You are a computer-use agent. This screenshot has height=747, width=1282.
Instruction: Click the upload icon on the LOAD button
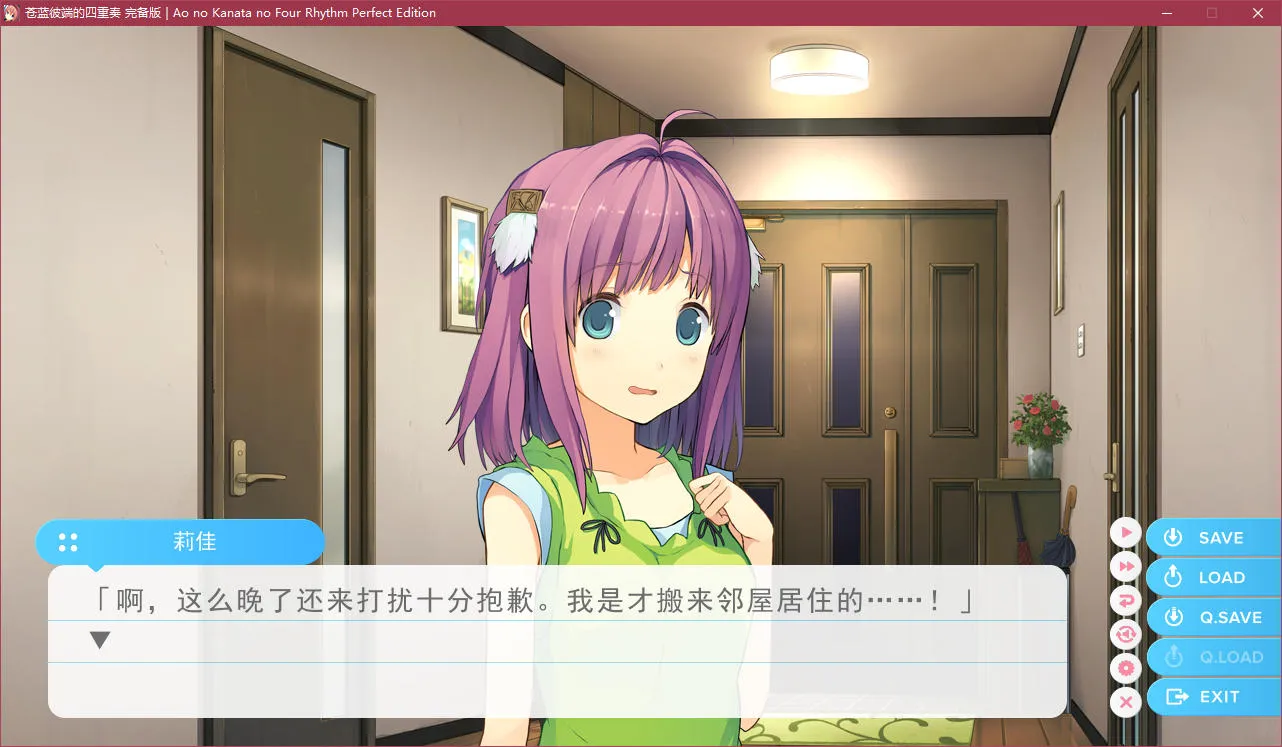click(x=1172, y=577)
